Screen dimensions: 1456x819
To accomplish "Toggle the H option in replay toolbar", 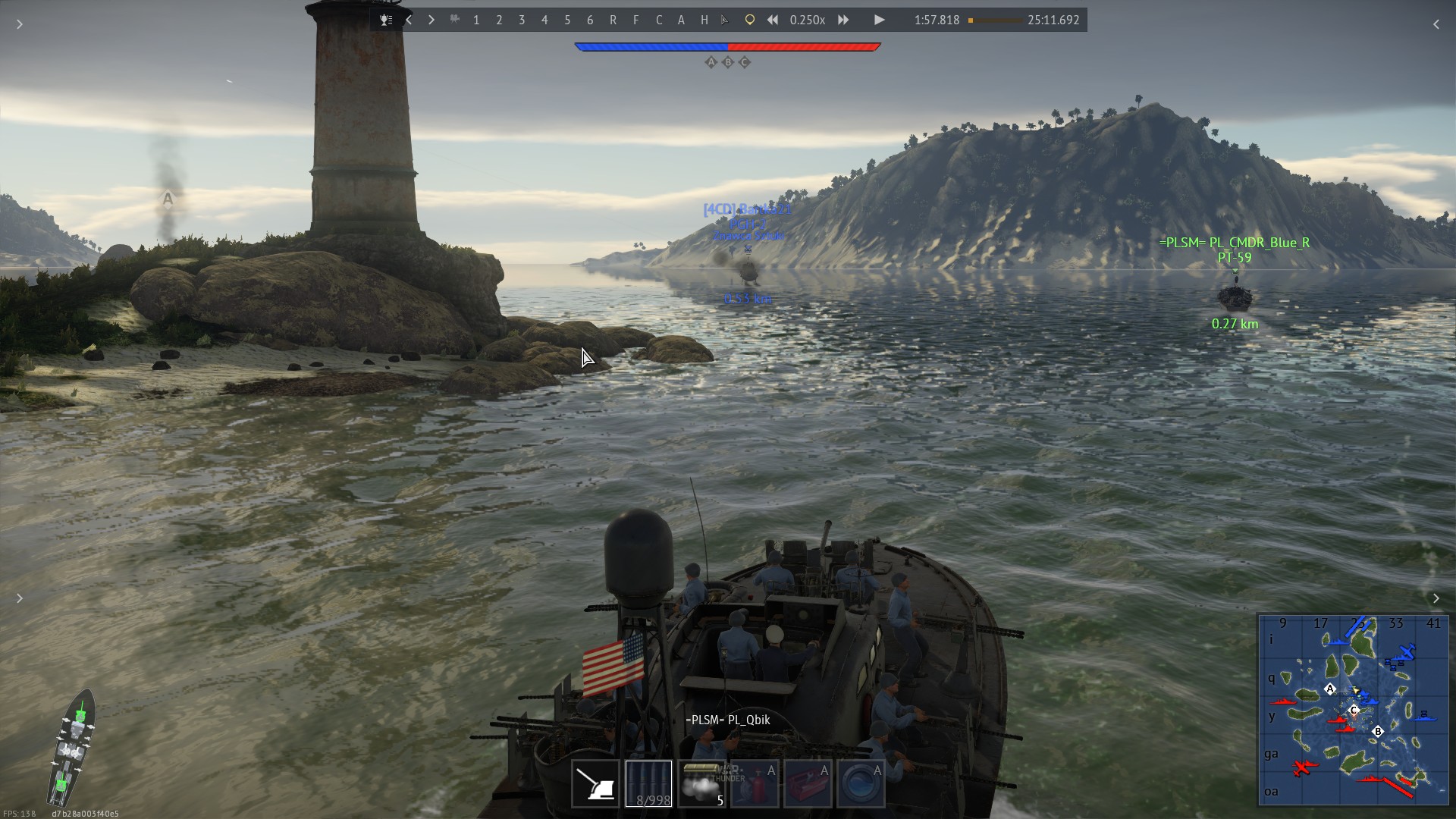I will pyautogui.click(x=704, y=20).
